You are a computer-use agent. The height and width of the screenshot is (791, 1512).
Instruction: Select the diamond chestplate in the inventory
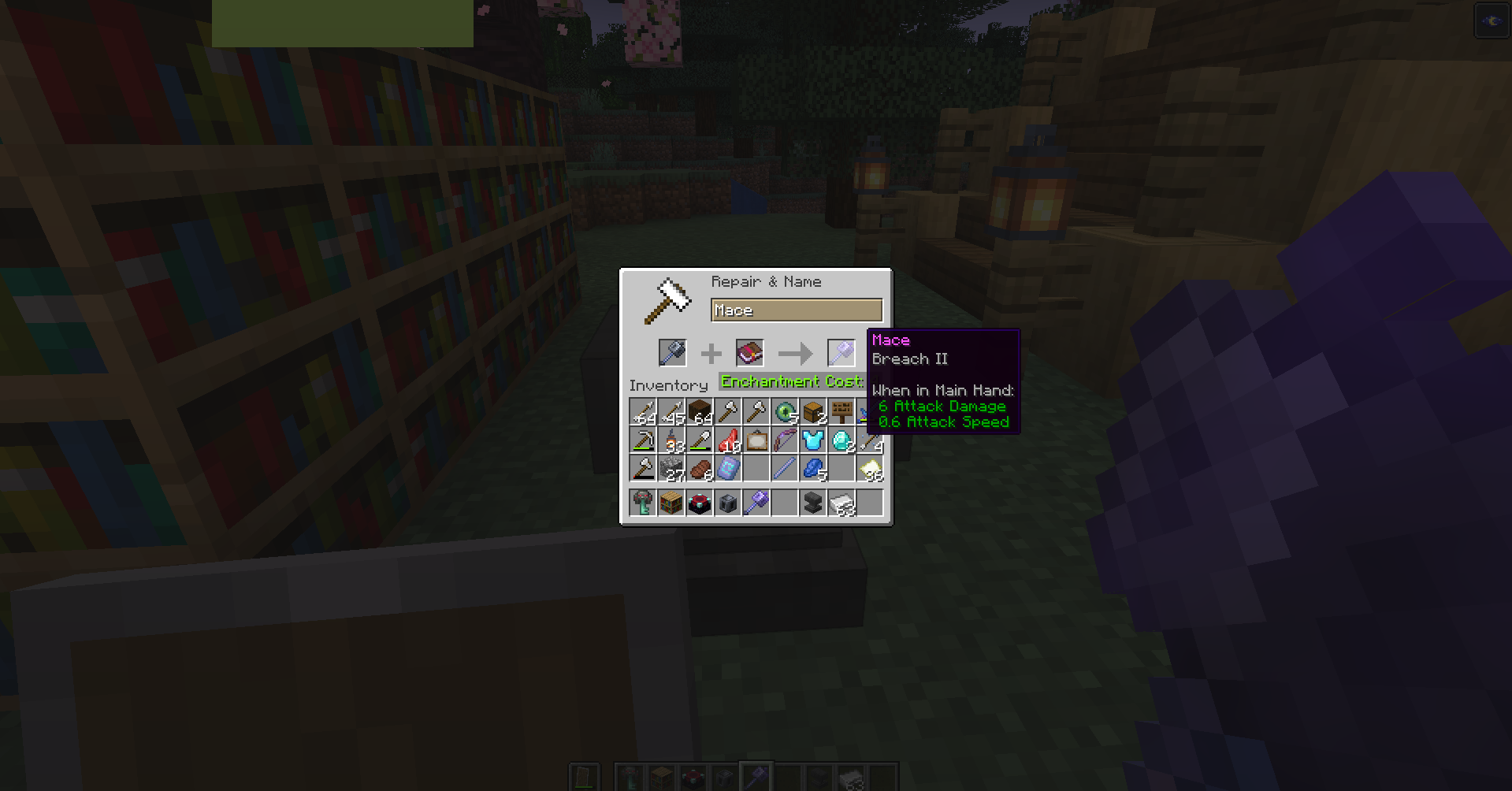click(814, 440)
